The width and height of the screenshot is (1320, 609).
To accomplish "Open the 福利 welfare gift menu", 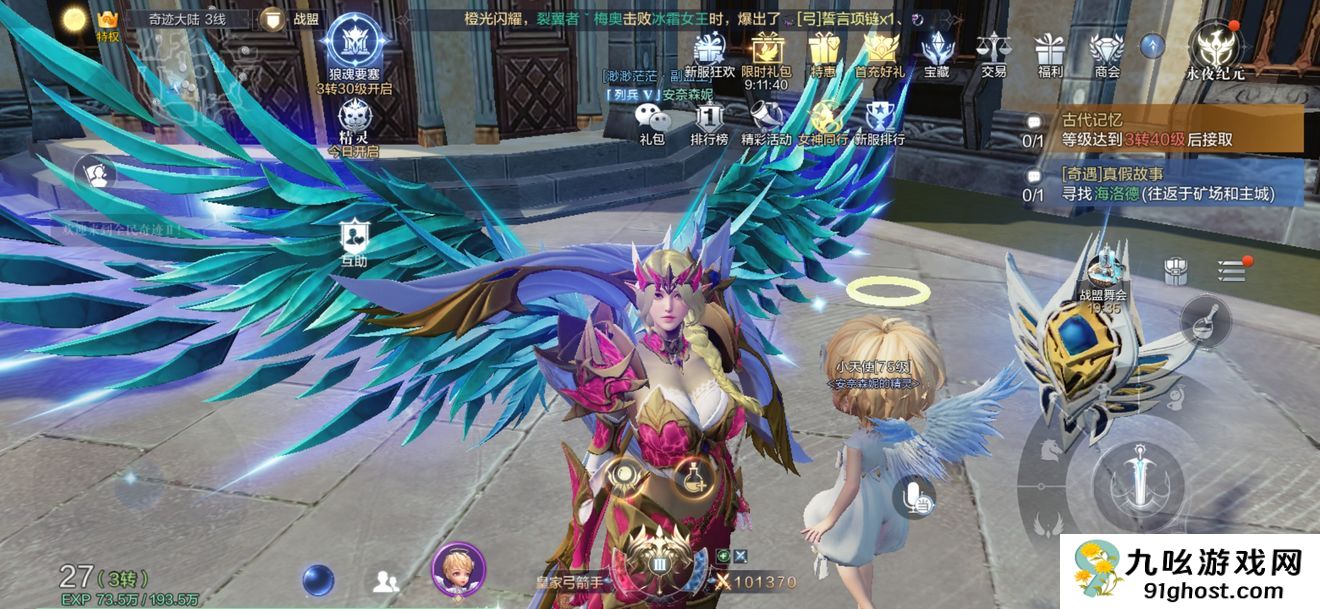I will 1050,52.
